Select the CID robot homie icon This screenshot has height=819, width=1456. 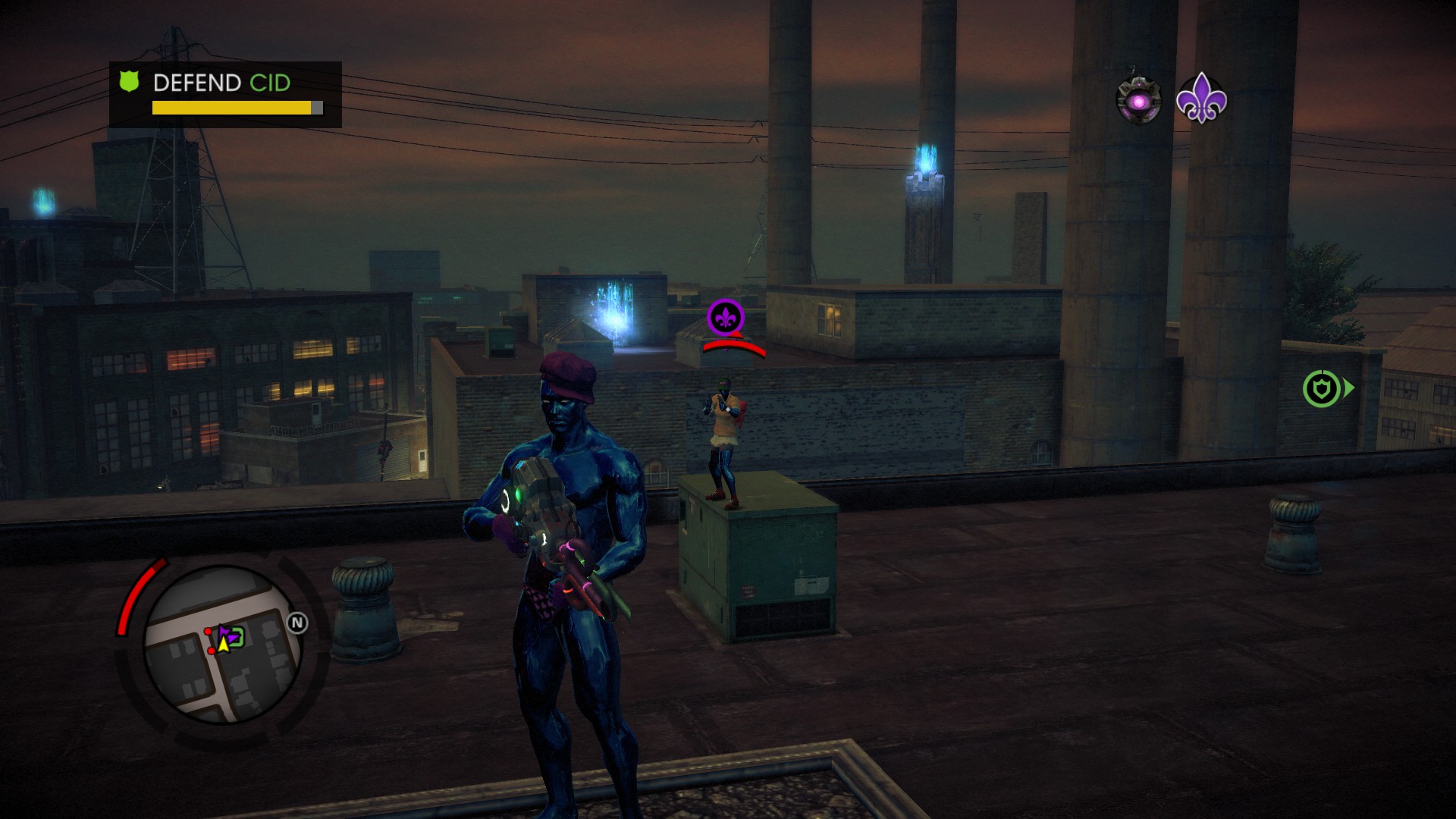click(x=1139, y=101)
